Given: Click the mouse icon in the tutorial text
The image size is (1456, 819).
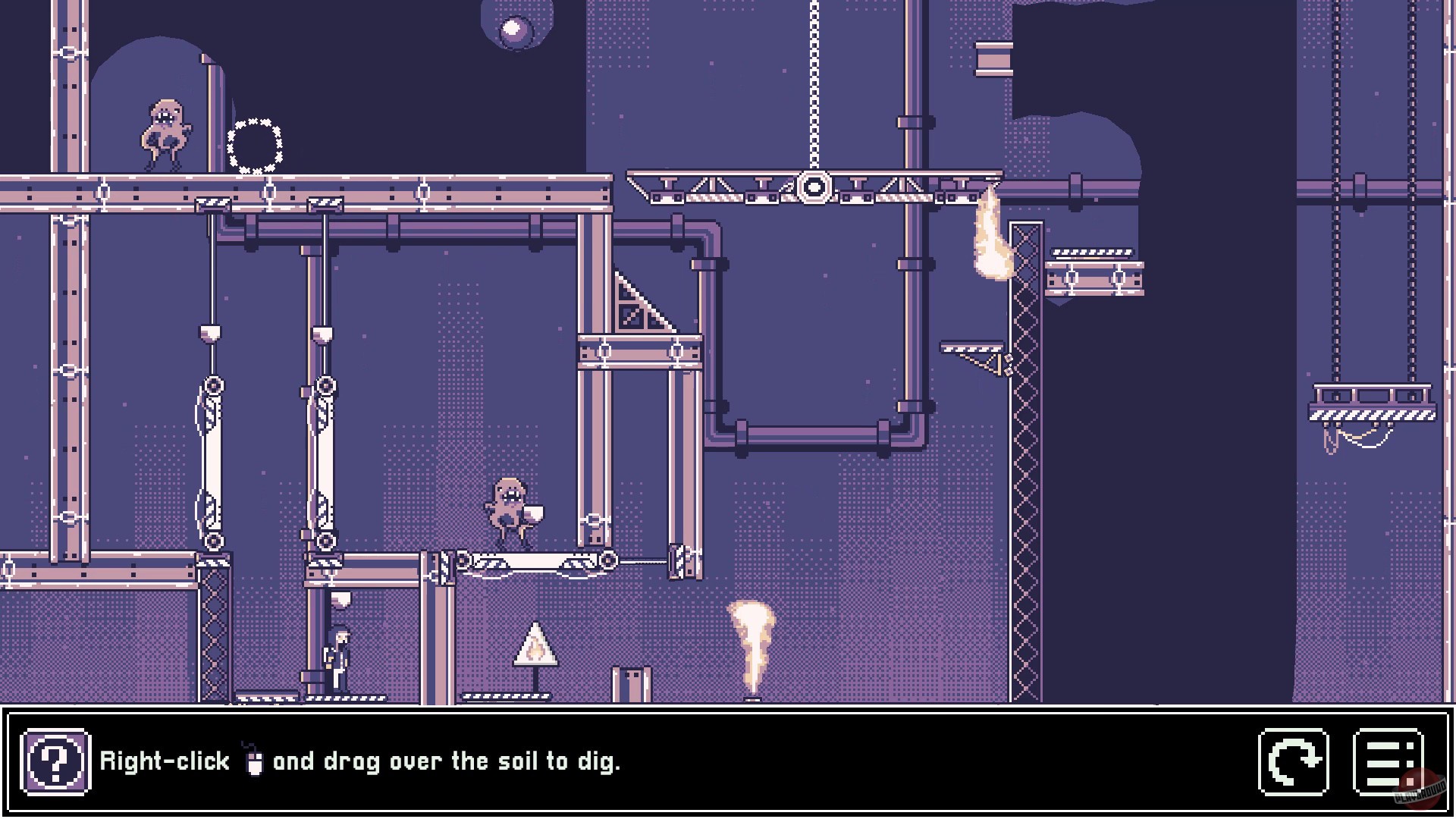Looking at the screenshot, I should click(256, 761).
